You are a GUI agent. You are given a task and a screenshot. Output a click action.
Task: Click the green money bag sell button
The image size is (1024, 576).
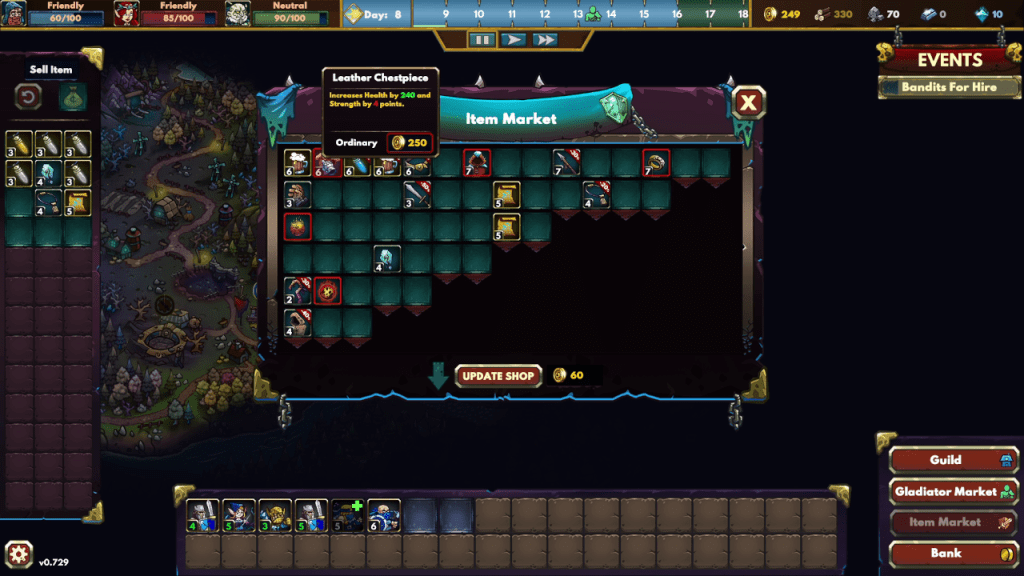tap(72, 98)
